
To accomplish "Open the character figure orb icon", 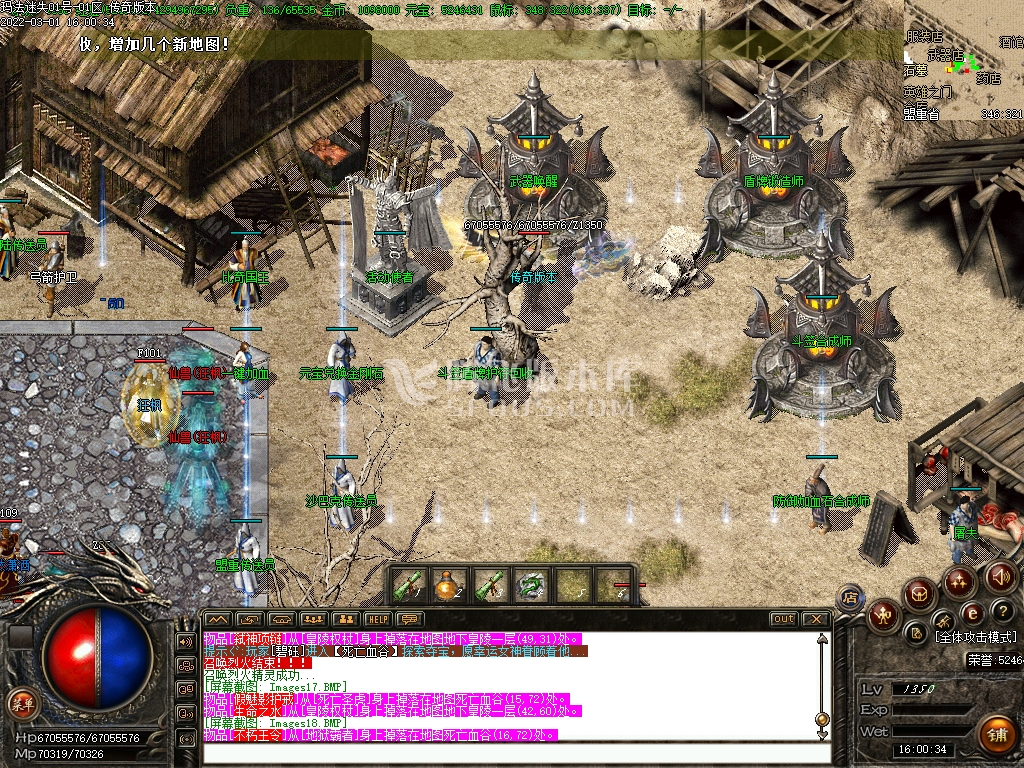I will (x=884, y=614).
